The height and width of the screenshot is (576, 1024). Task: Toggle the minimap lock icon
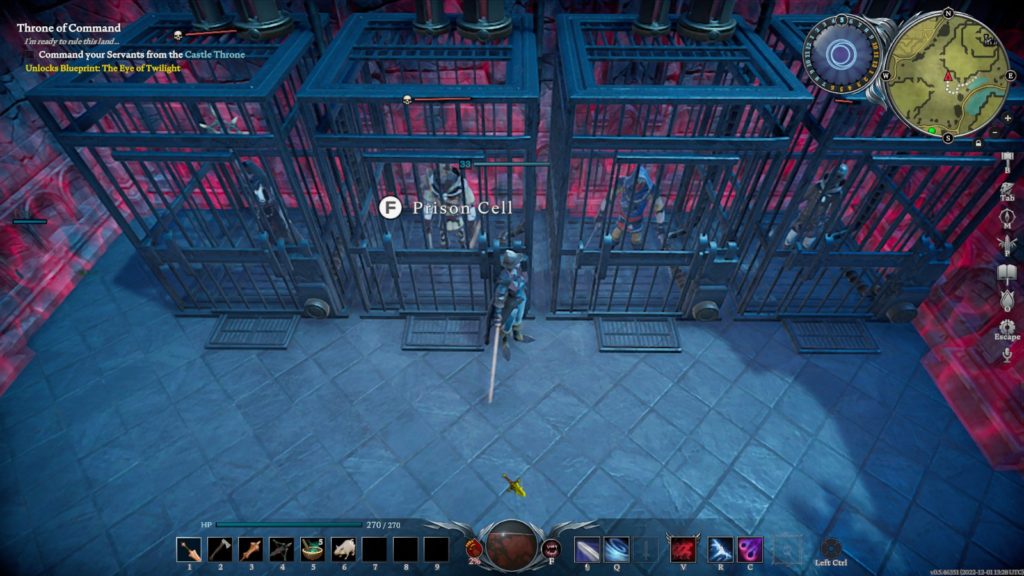[x=976, y=143]
